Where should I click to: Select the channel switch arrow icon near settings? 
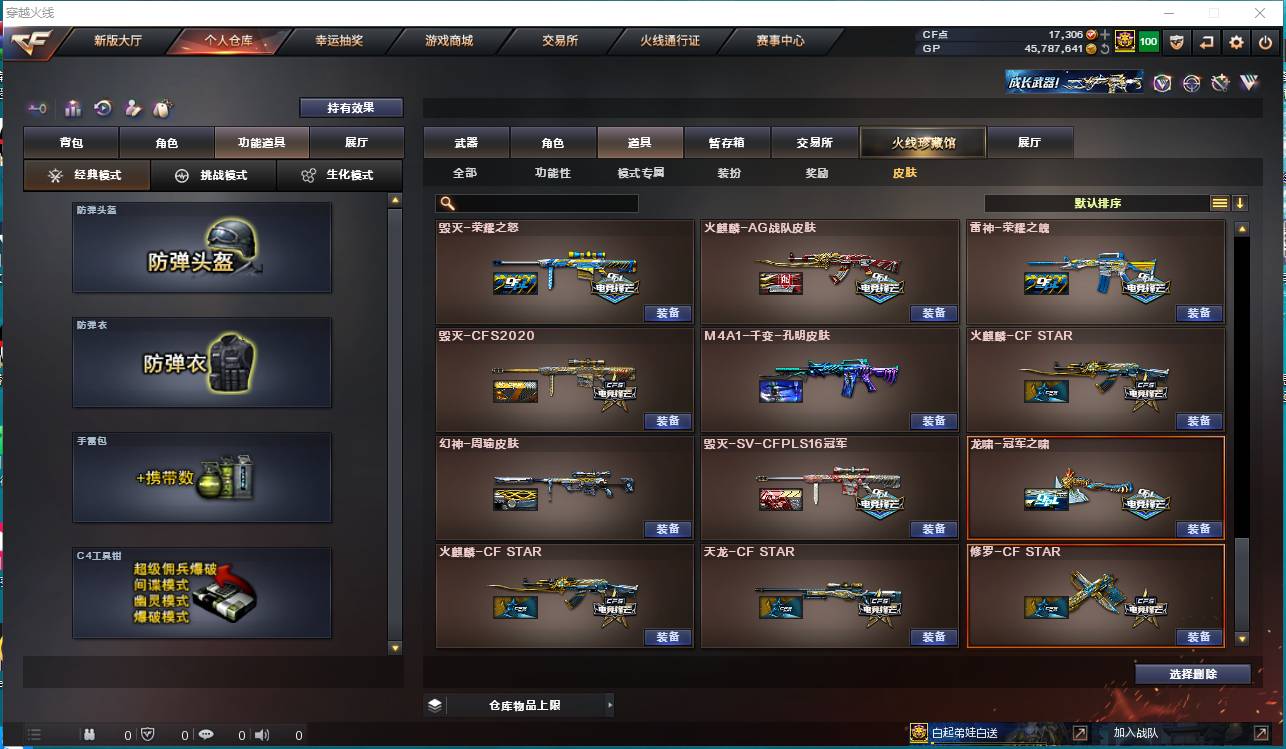tap(1208, 42)
